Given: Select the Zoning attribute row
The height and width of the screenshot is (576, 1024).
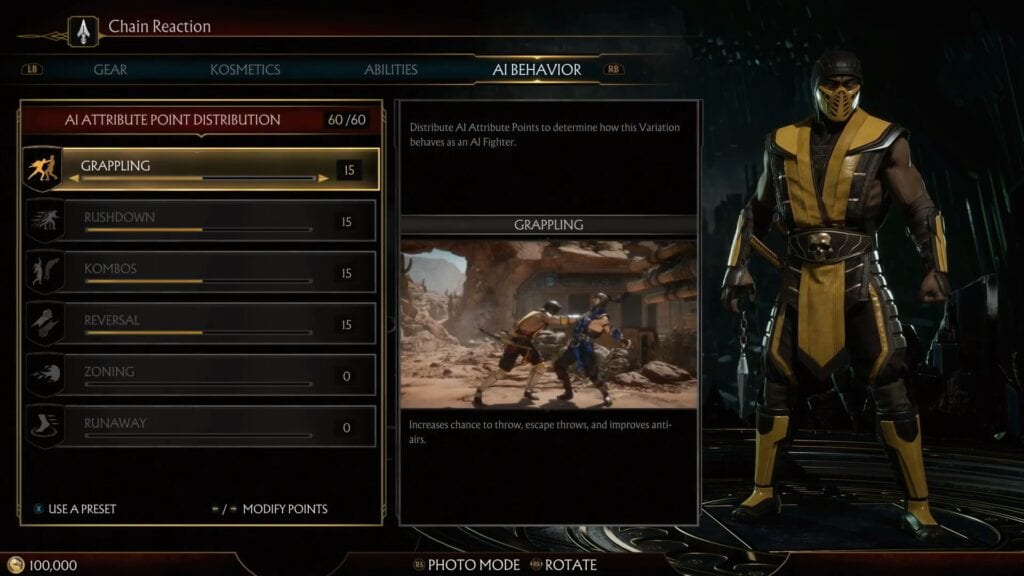Looking at the screenshot, I should pos(200,375).
